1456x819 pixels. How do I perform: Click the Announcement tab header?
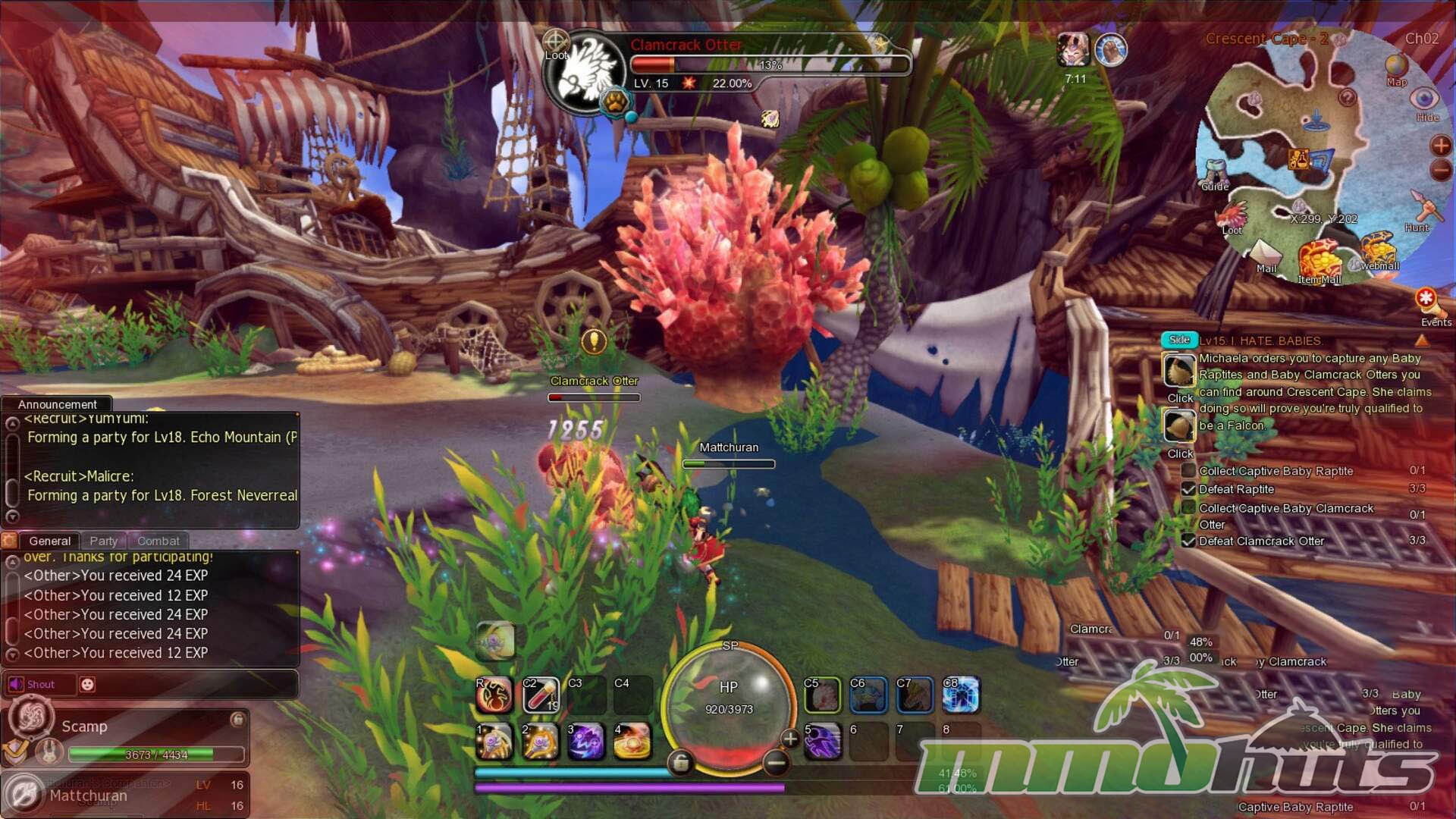coord(57,404)
